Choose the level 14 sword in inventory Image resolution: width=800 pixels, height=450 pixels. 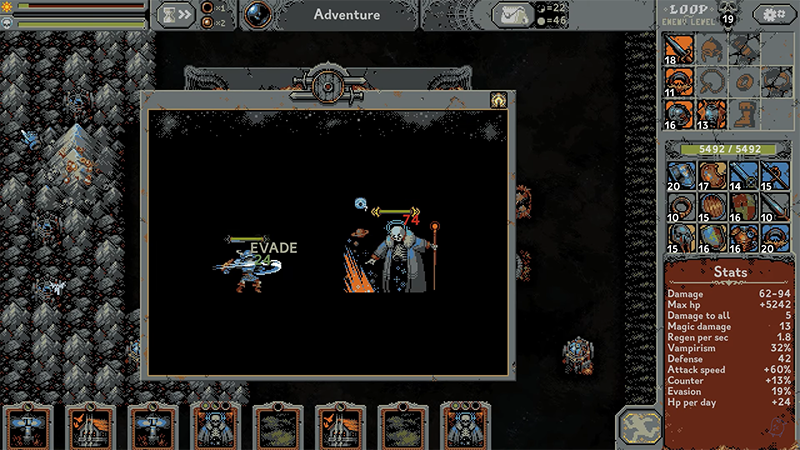point(741,174)
